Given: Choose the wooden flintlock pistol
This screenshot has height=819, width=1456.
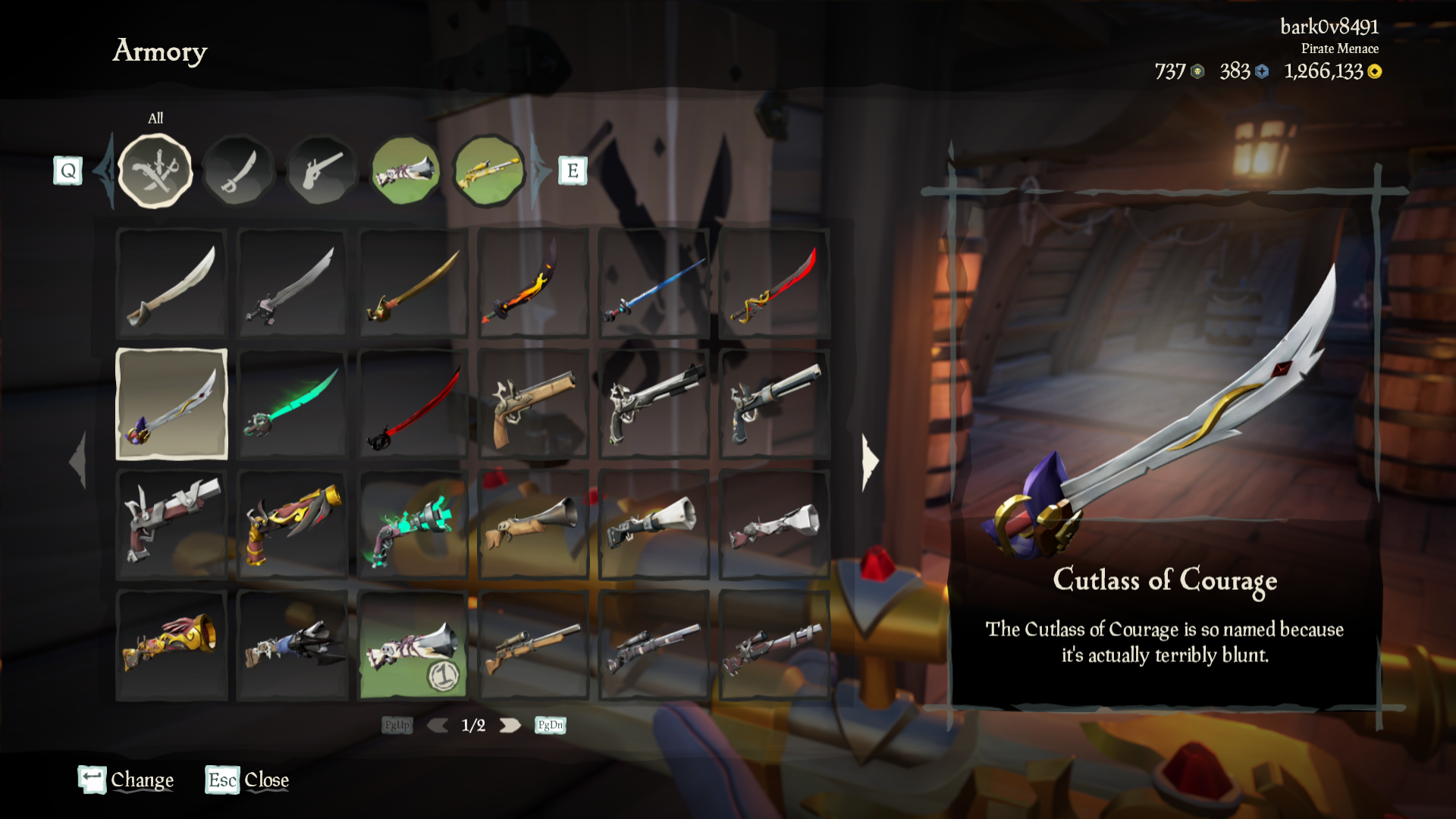Looking at the screenshot, I should pos(533,404).
